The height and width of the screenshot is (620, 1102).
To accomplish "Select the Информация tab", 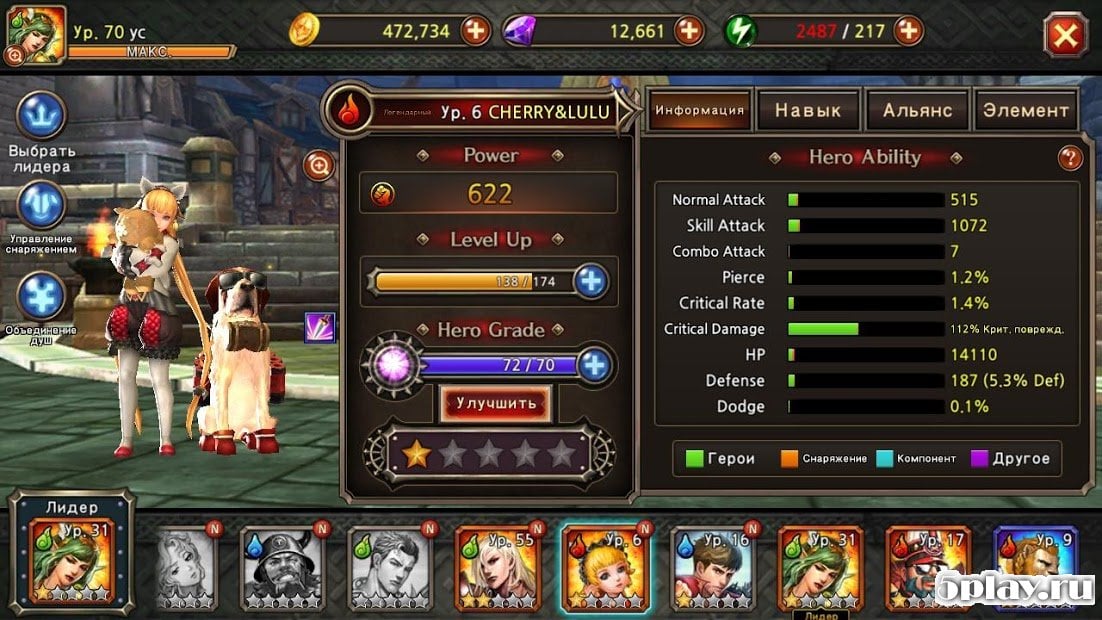I will coord(699,110).
